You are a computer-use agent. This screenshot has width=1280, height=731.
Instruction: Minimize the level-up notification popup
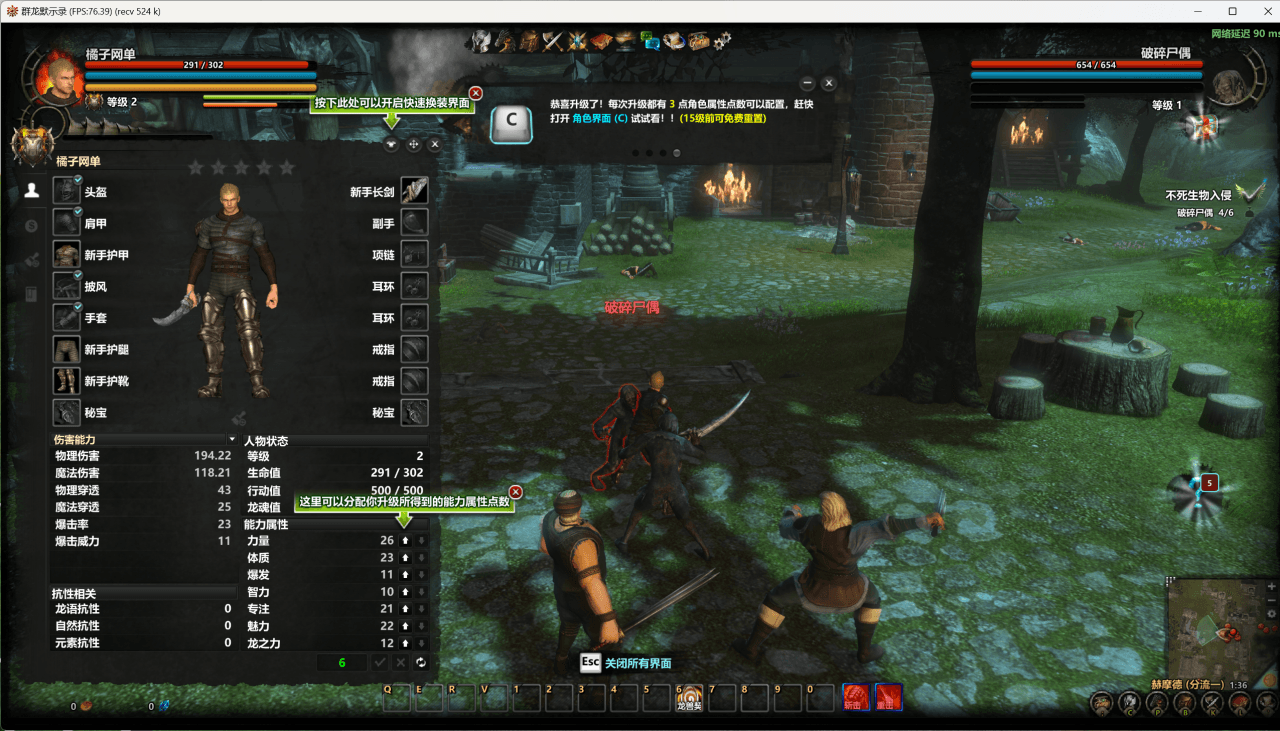(x=807, y=83)
